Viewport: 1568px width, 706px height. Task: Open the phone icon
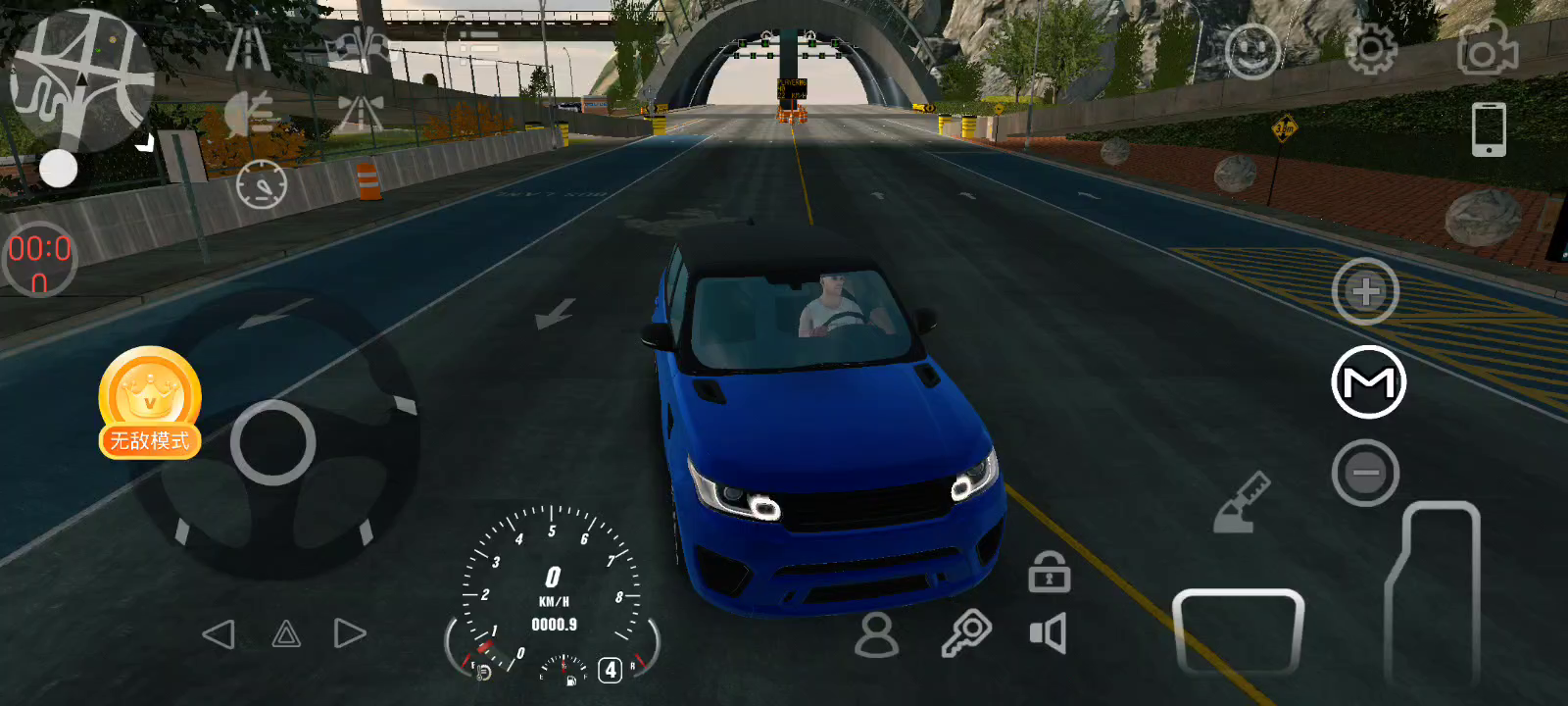tap(1489, 129)
